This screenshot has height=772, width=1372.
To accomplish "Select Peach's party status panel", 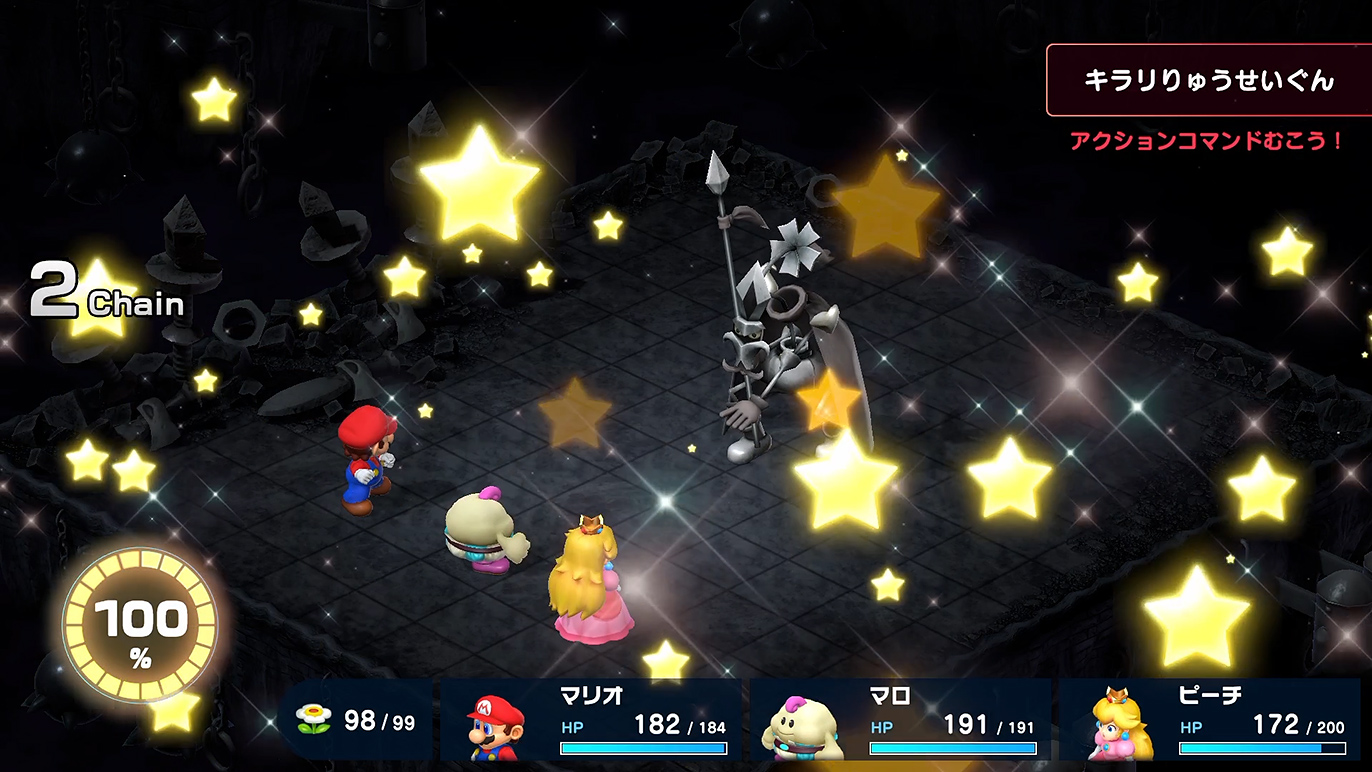I will (x=1210, y=720).
